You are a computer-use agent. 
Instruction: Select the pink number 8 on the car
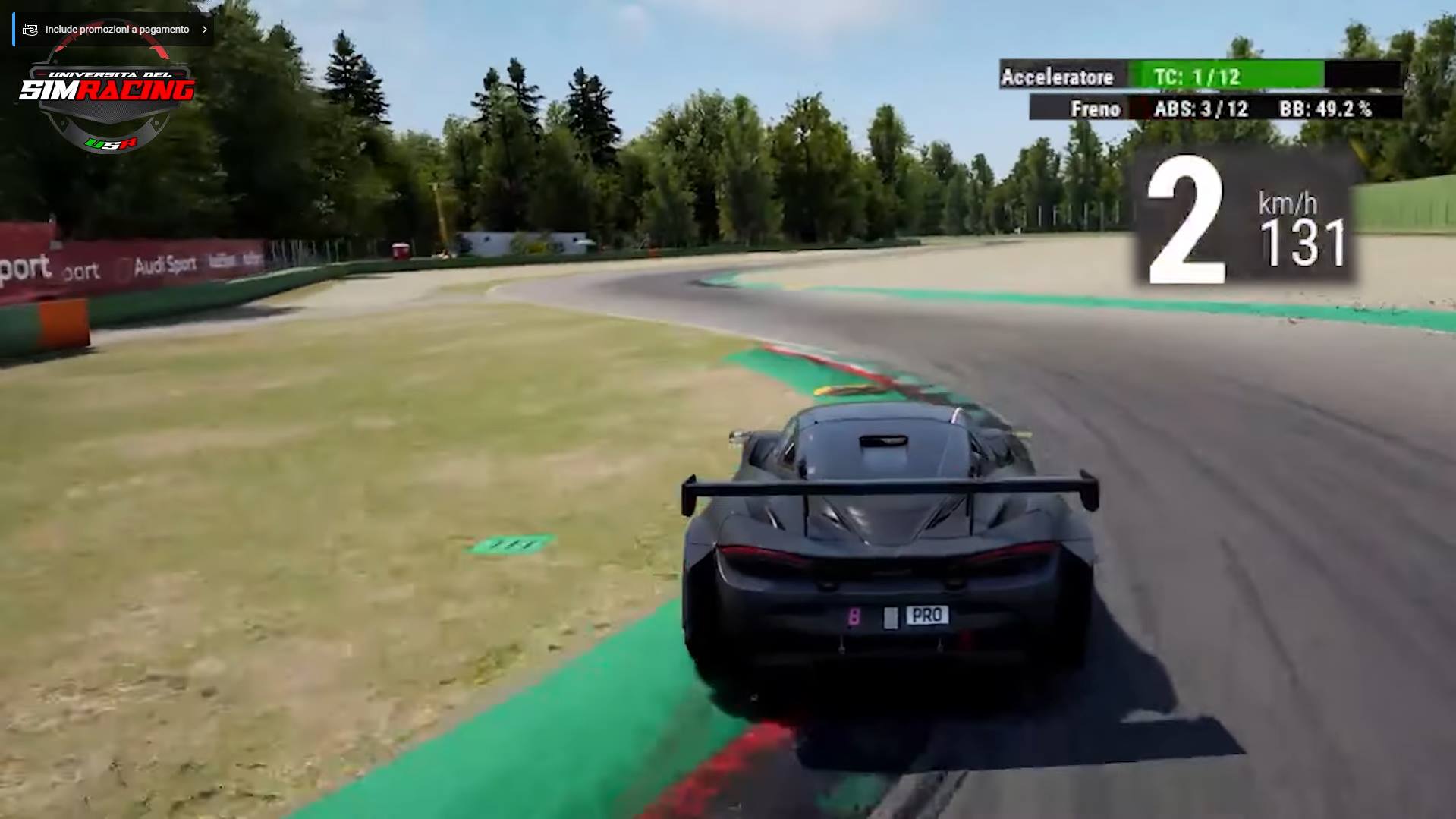pyautogui.click(x=853, y=618)
